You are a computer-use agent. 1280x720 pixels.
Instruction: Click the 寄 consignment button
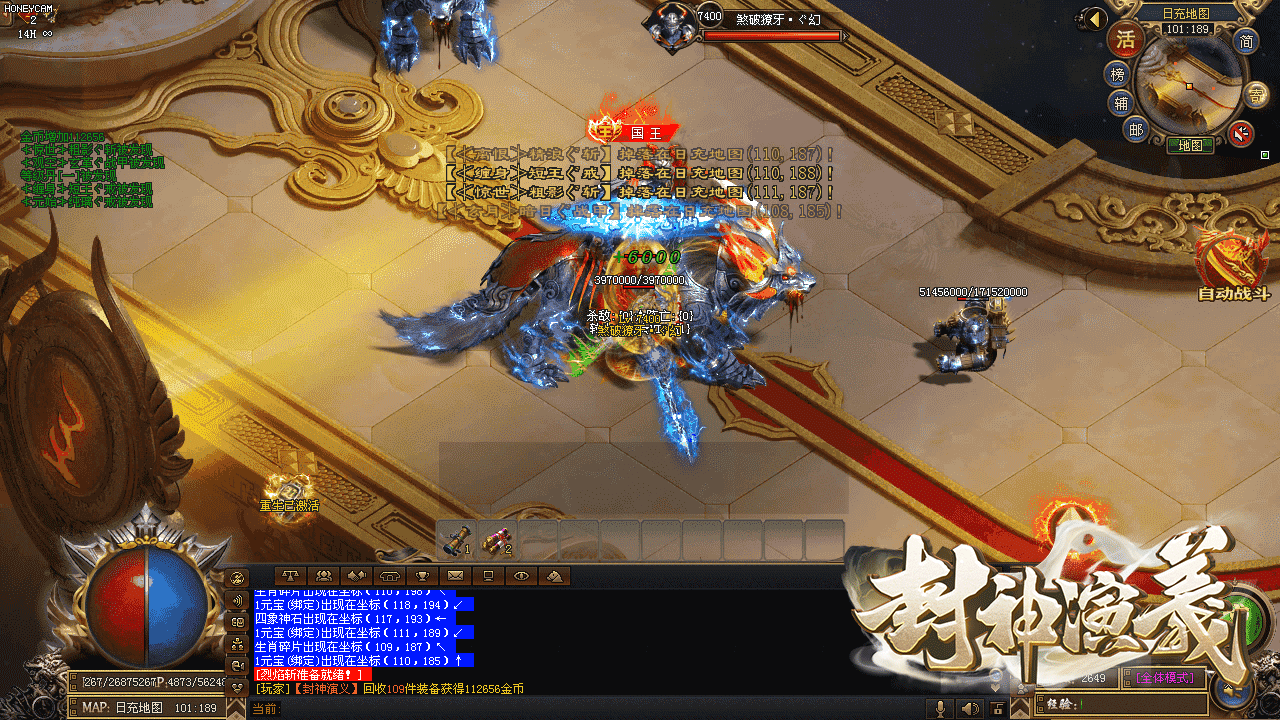[x=1258, y=94]
